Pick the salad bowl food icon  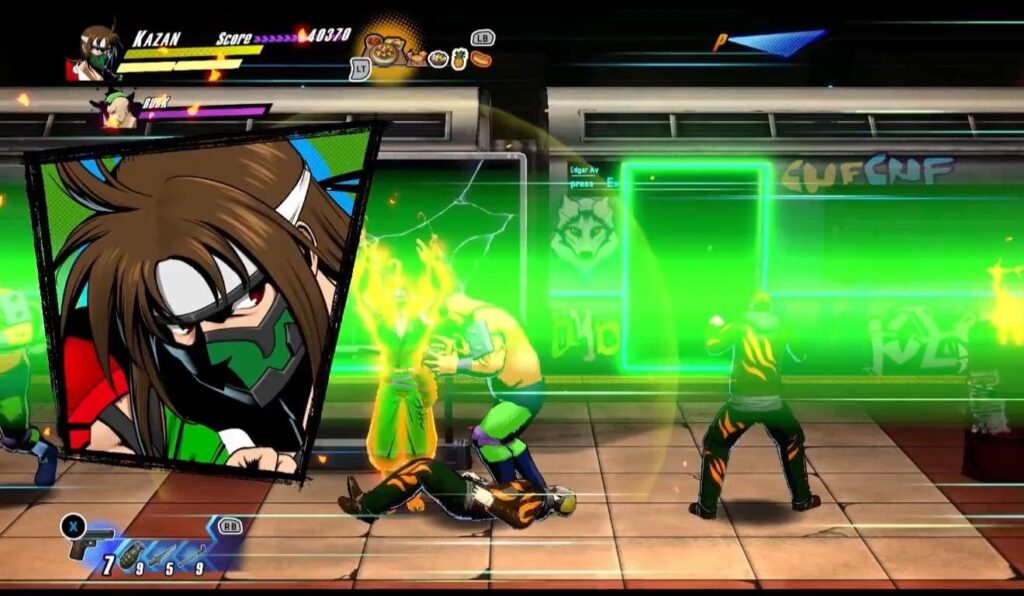pyautogui.click(x=438, y=59)
